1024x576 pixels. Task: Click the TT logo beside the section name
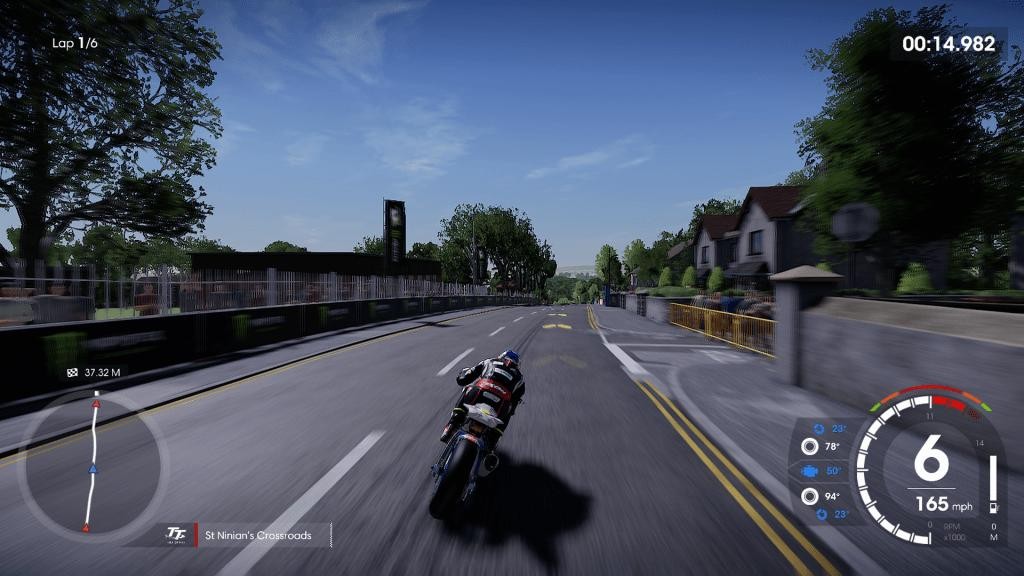[x=176, y=536]
